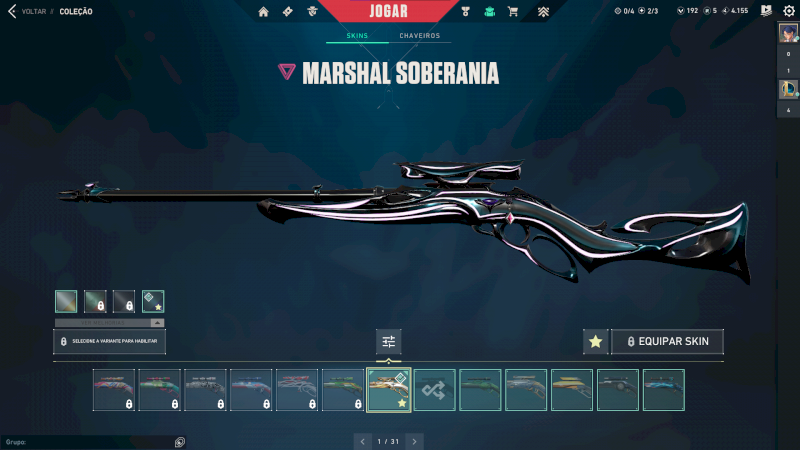Viewport: 800px width, 450px height.
Task: Switch to the Chaveiros tab
Action: click(420, 36)
